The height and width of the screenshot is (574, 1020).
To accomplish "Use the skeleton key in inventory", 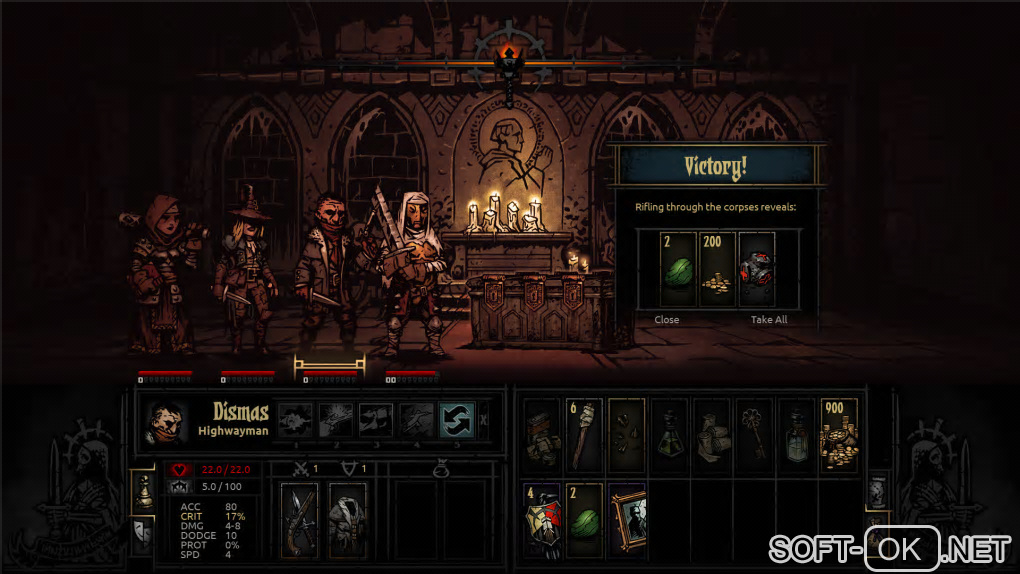I will click(754, 436).
